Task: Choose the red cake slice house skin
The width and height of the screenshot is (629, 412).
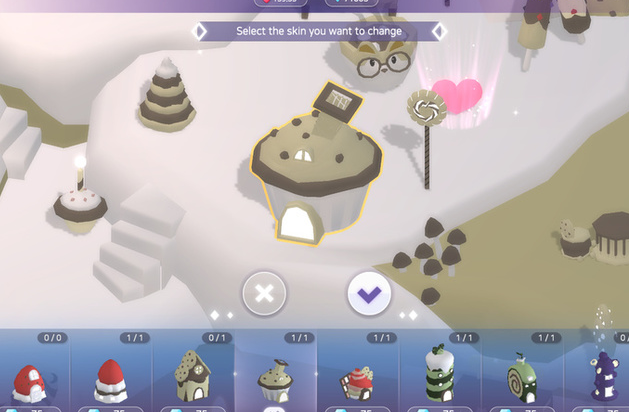Action: tap(357, 382)
